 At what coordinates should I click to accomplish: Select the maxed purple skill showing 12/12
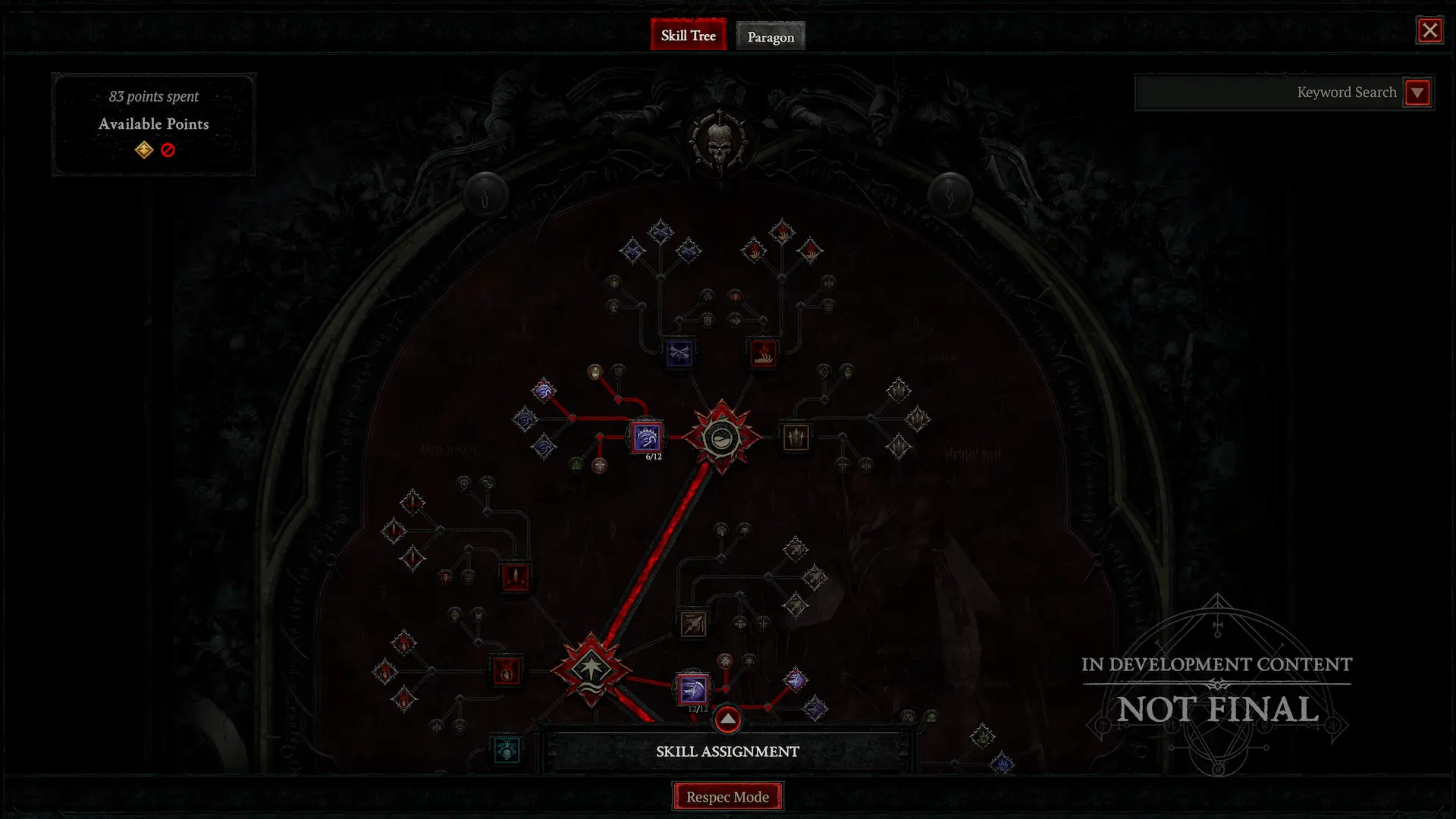click(x=692, y=689)
